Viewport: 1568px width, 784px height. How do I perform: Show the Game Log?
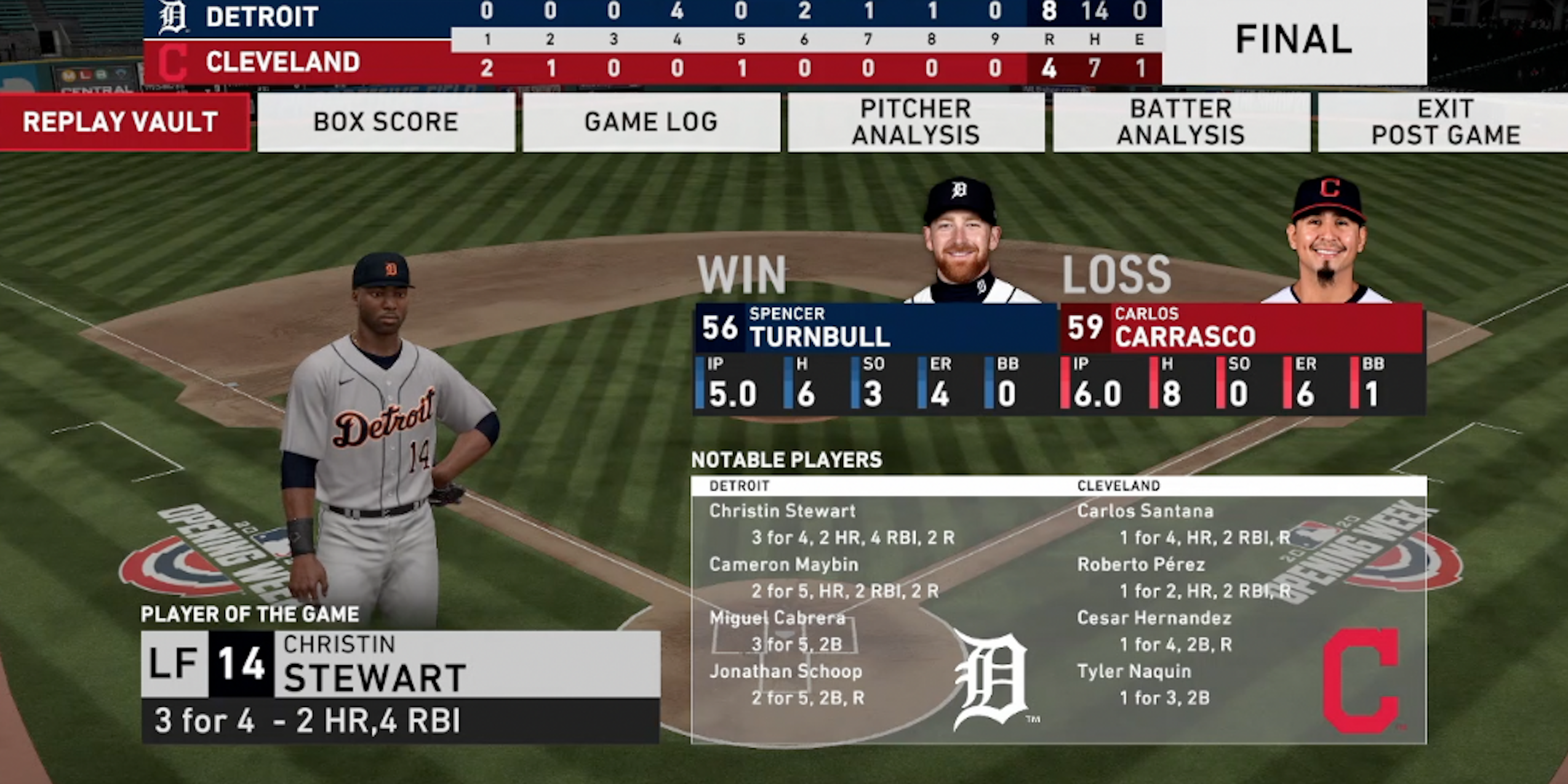[651, 122]
